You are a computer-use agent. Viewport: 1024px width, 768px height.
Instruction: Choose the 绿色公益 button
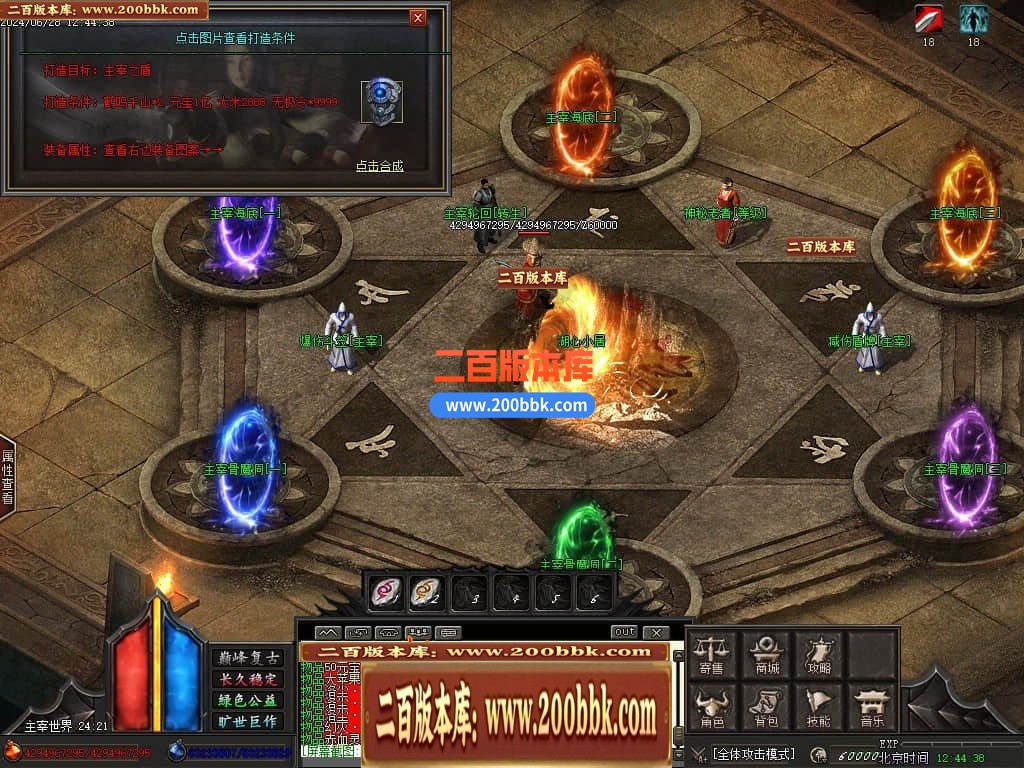[247, 700]
